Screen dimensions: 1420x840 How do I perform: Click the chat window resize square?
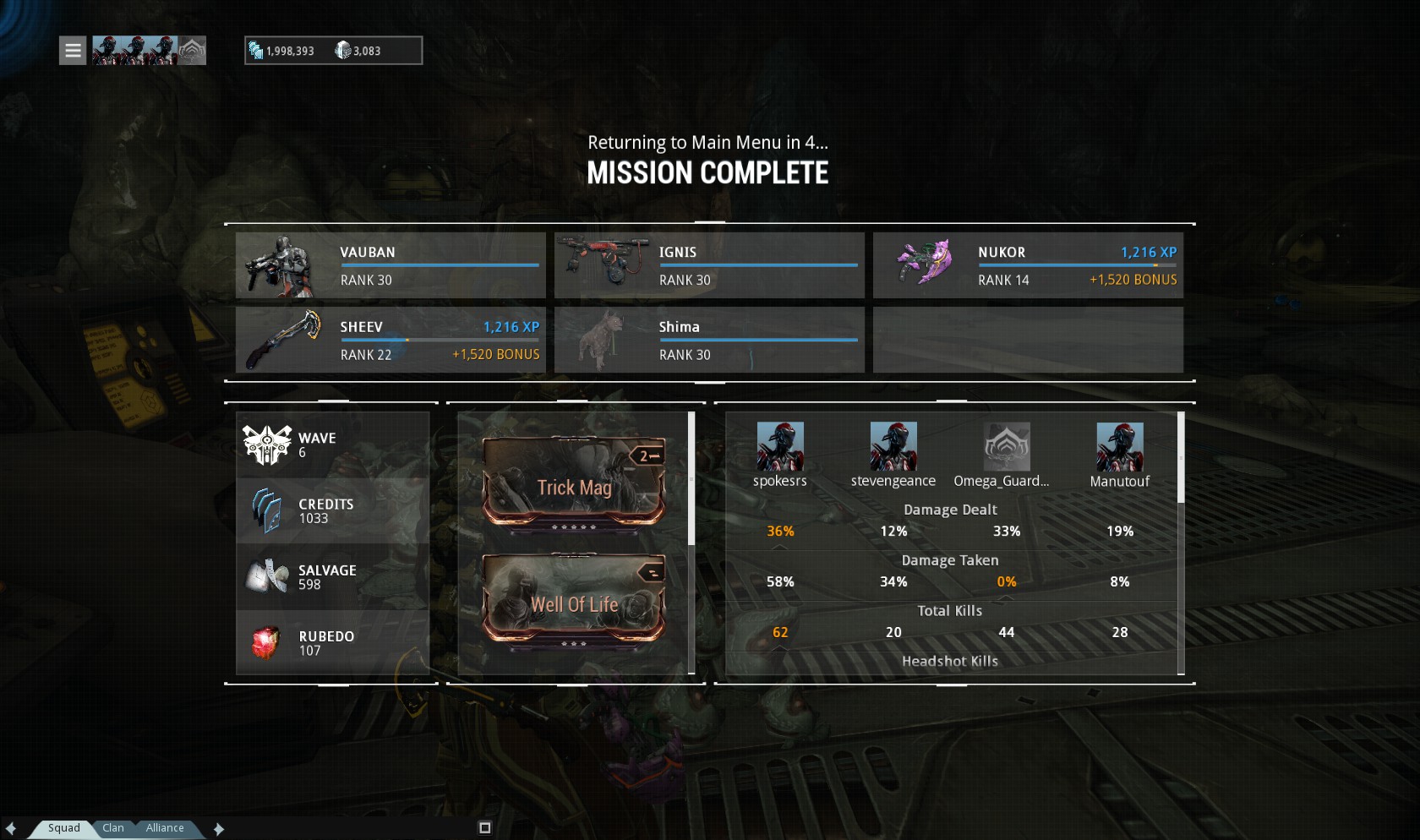[484, 828]
